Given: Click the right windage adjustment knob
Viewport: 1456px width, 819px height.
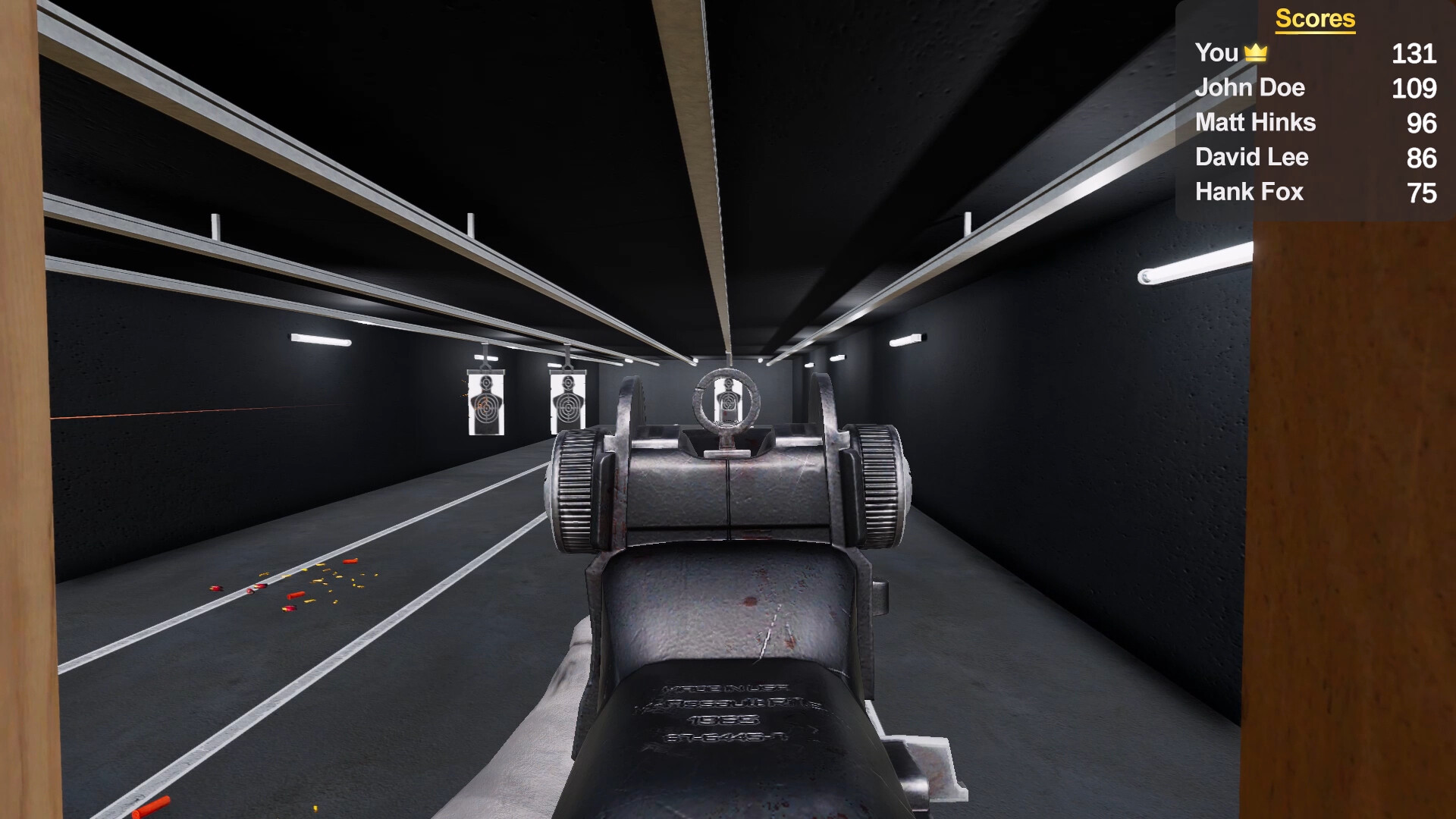Looking at the screenshot, I should [x=880, y=484].
